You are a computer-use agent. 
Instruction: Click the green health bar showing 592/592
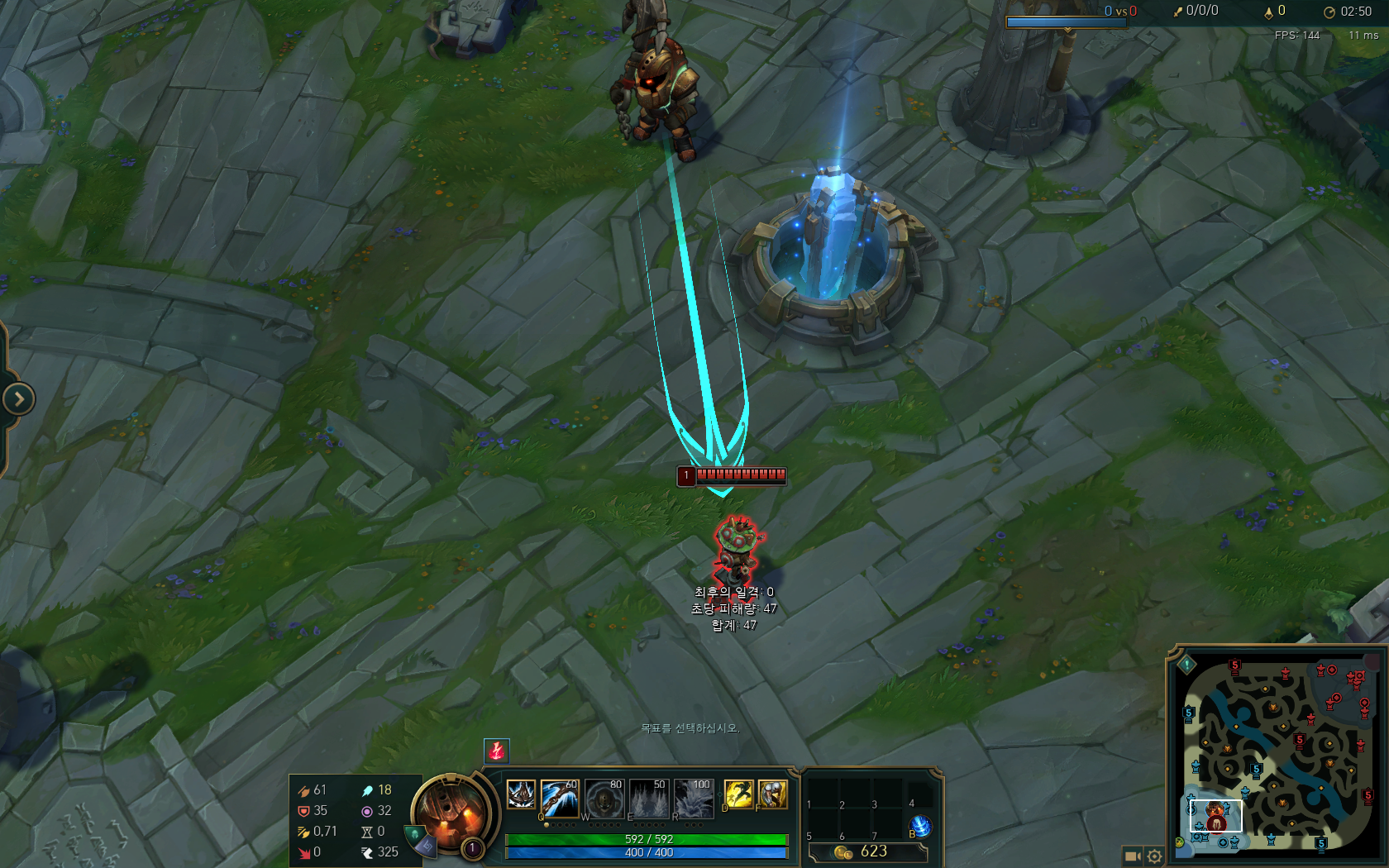647,839
